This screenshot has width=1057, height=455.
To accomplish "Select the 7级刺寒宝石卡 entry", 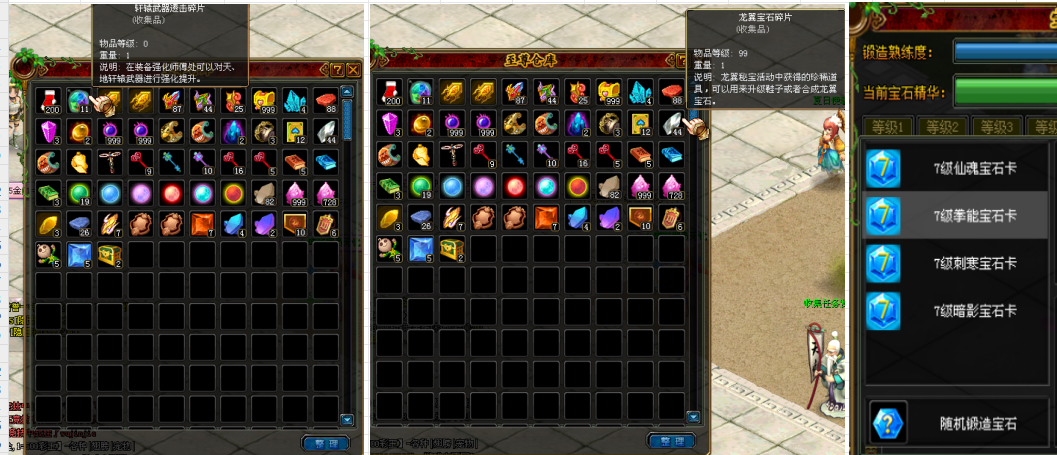I will pos(953,263).
